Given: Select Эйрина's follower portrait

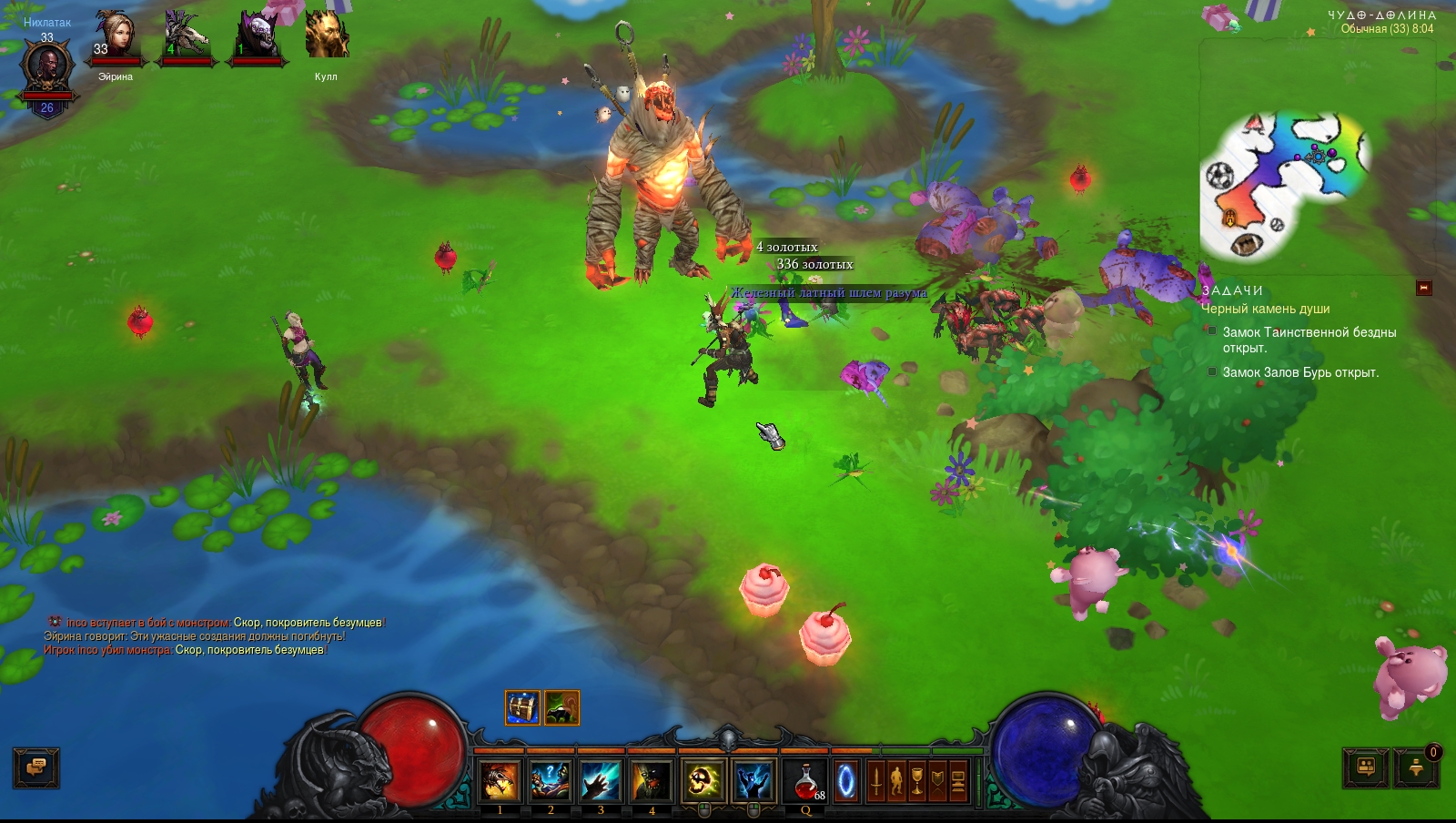Looking at the screenshot, I should coord(115,38).
